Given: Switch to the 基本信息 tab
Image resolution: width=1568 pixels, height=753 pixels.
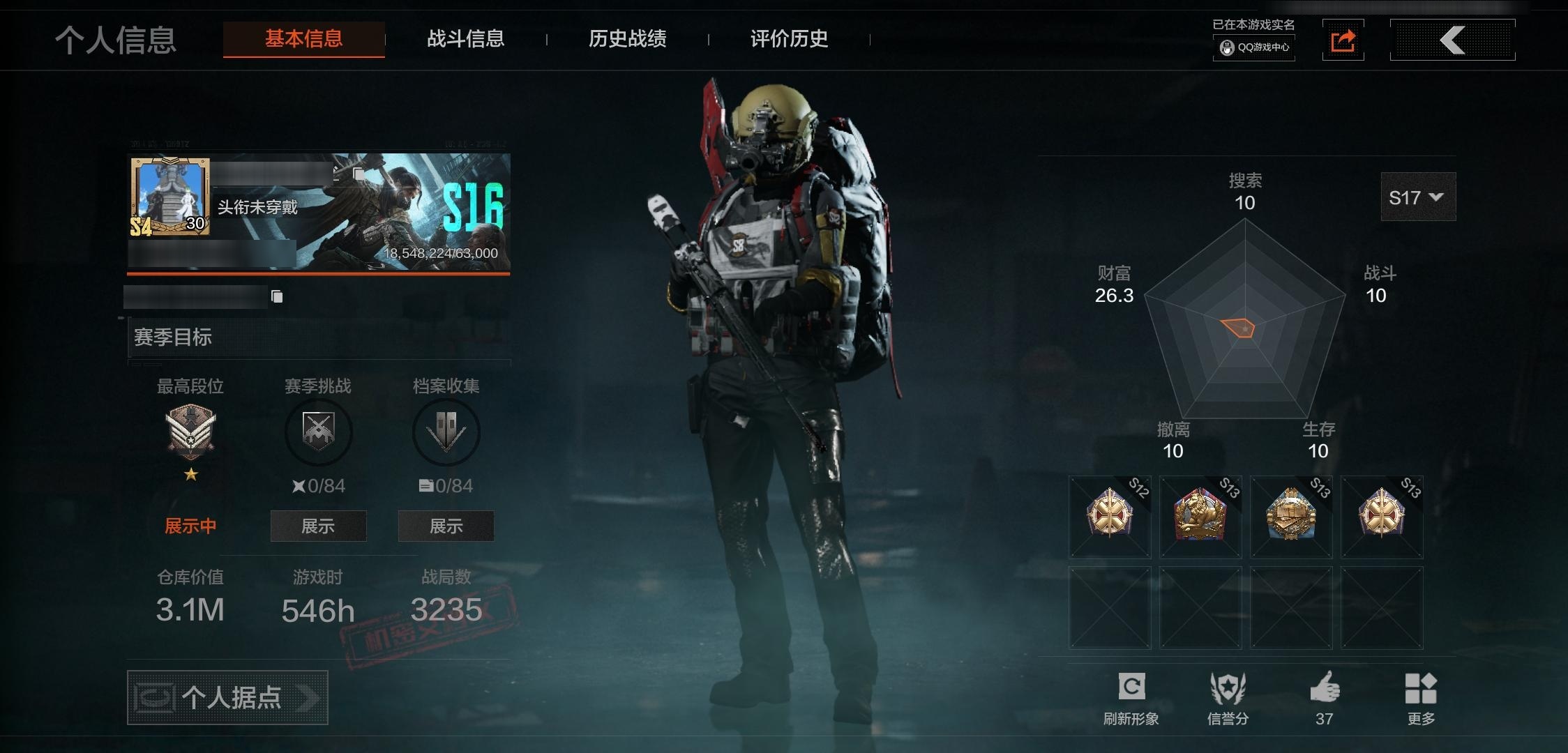Looking at the screenshot, I should (303, 39).
